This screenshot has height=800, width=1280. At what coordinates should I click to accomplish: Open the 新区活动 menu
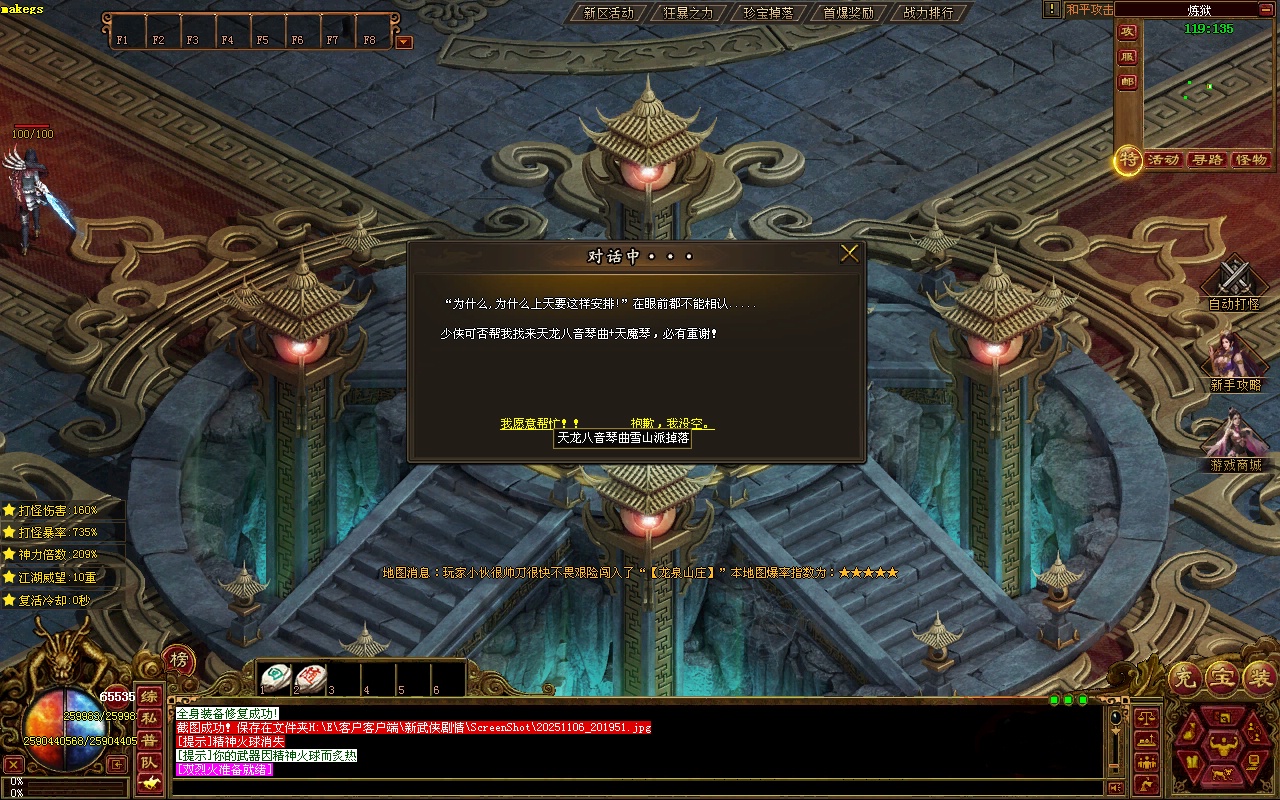point(608,13)
